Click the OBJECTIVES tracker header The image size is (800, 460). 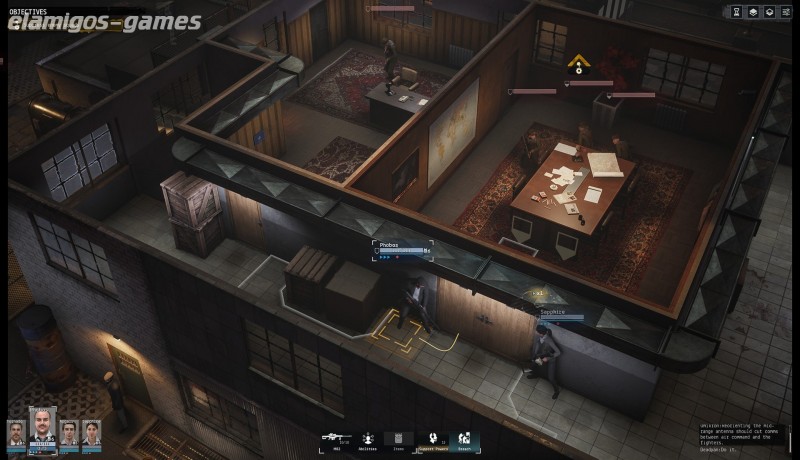pyautogui.click(x=28, y=10)
